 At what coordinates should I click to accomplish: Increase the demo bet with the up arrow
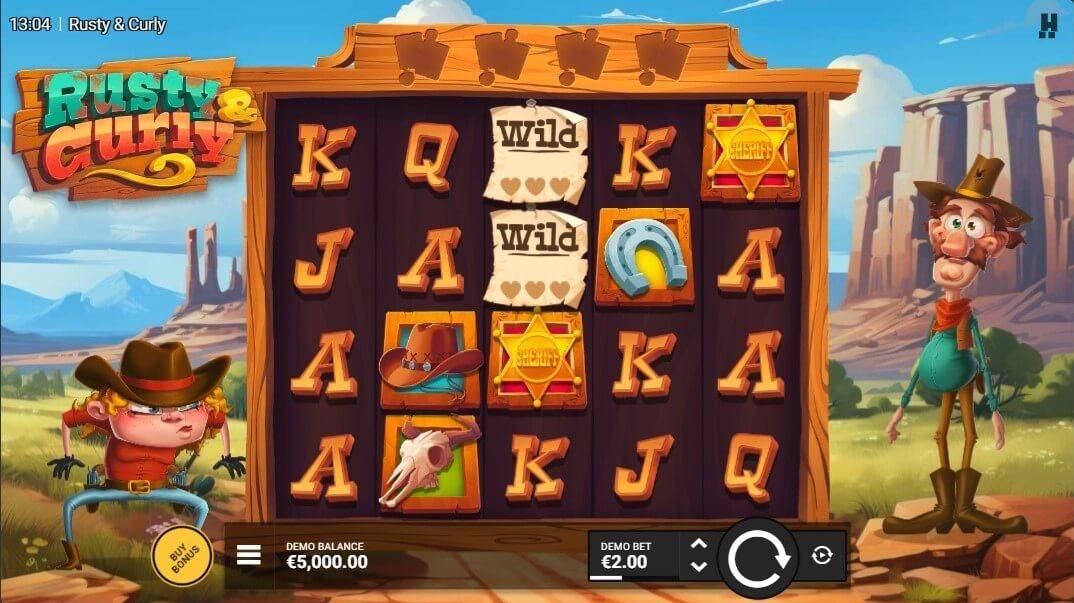699,545
